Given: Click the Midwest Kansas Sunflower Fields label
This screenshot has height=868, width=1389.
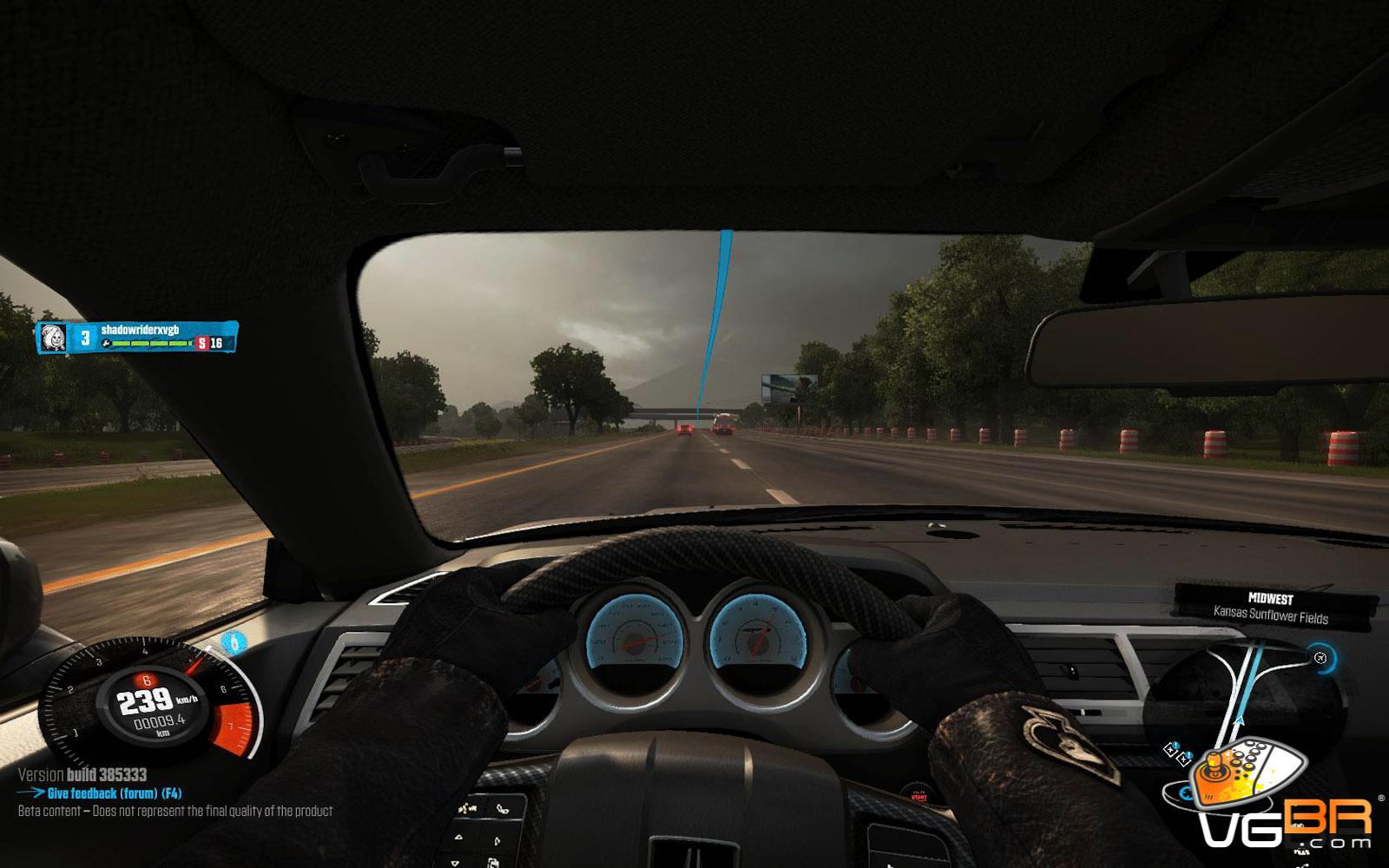Looking at the screenshot, I should pyautogui.click(x=1270, y=608).
